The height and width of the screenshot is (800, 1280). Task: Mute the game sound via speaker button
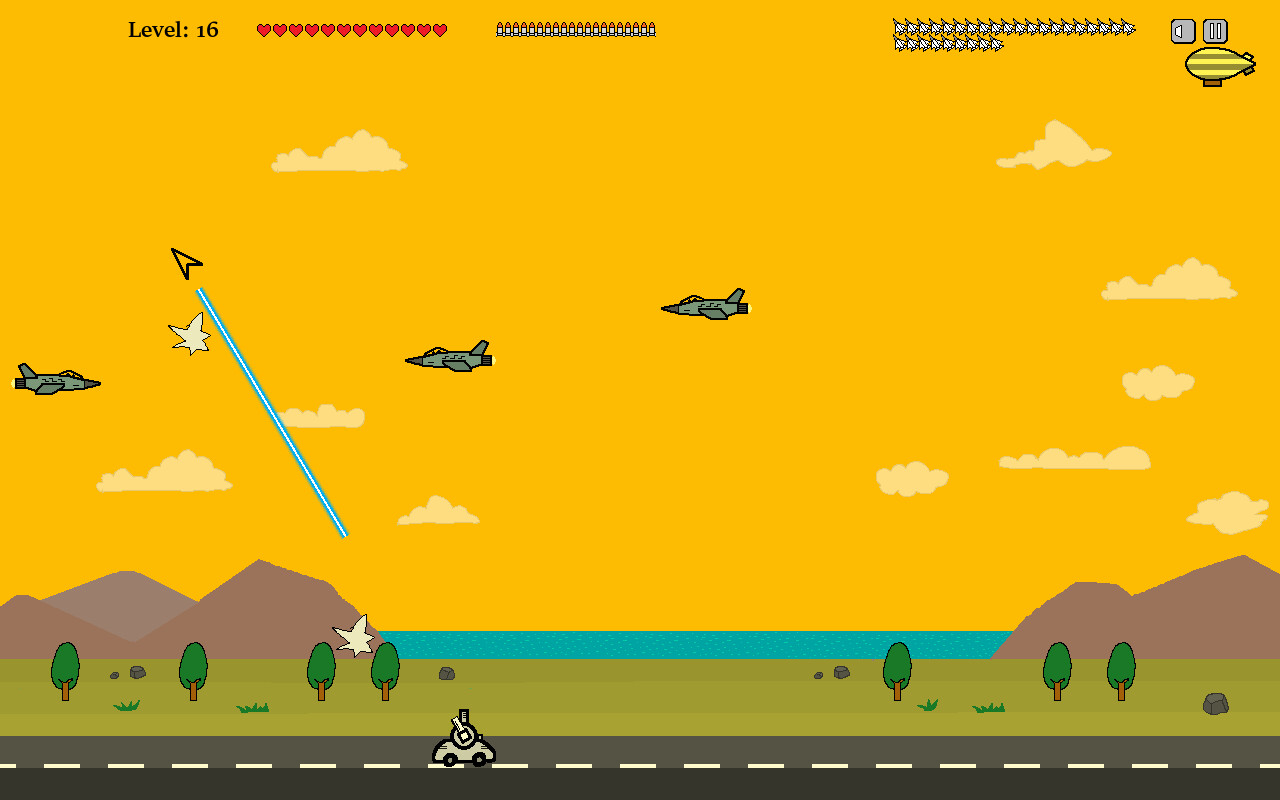[1182, 31]
